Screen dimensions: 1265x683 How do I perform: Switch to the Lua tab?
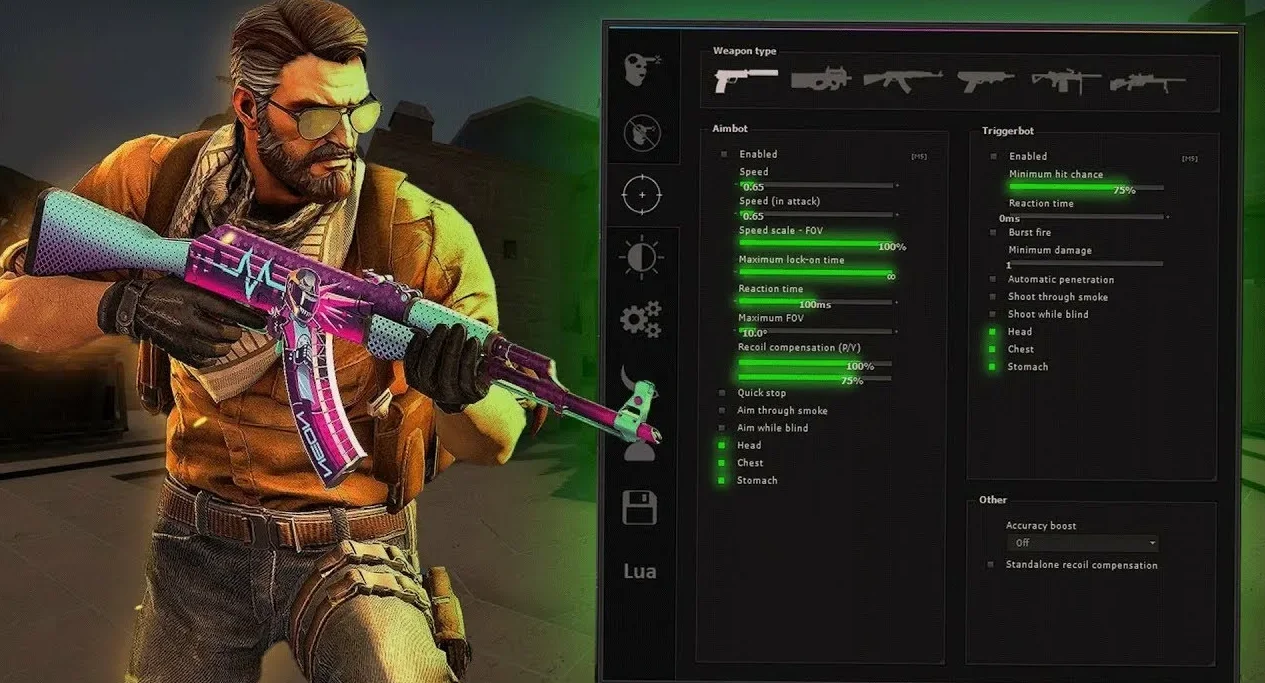click(640, 571)
